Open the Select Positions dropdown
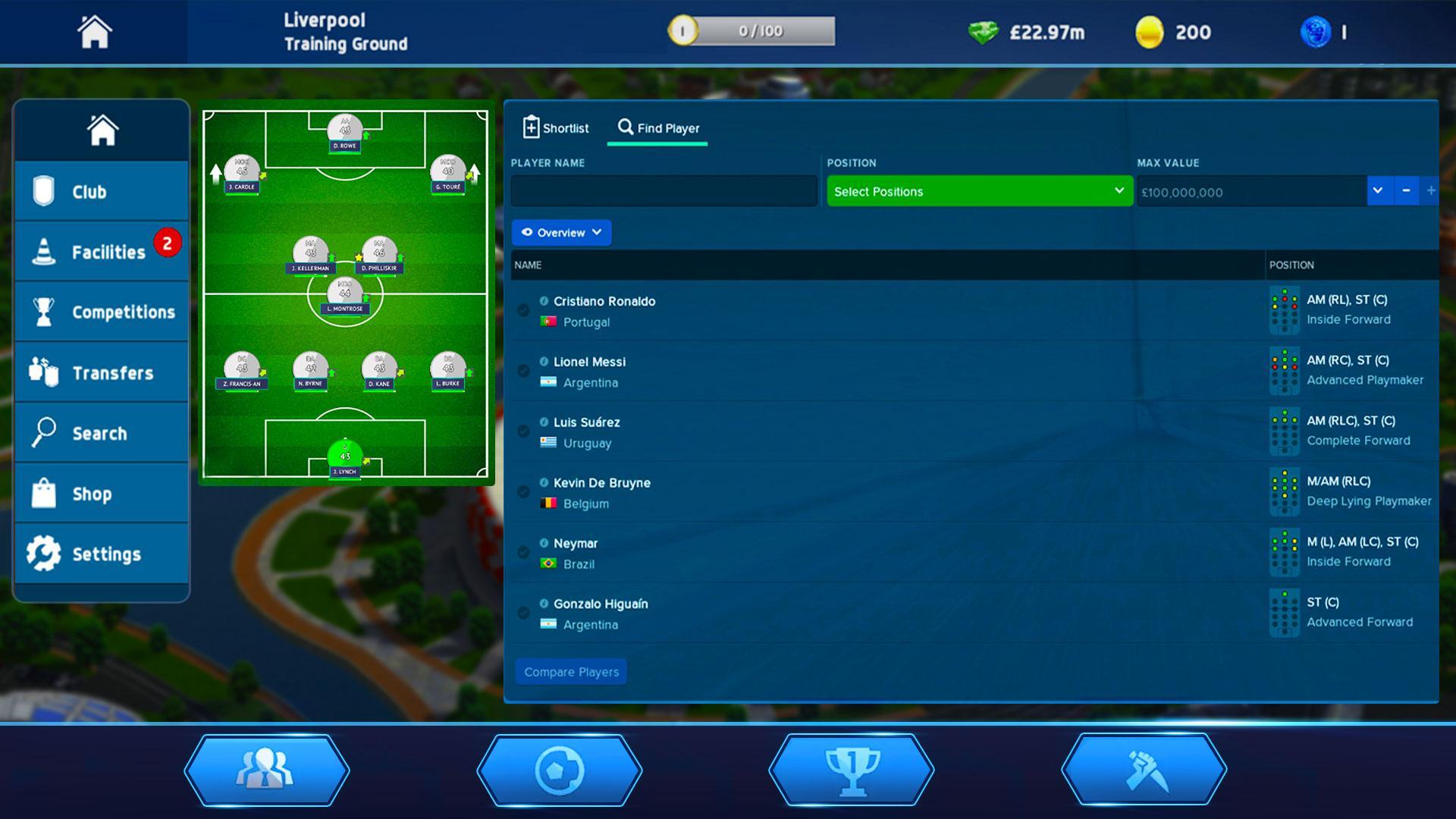This screenshot has height=819, width=1456. 978,191
